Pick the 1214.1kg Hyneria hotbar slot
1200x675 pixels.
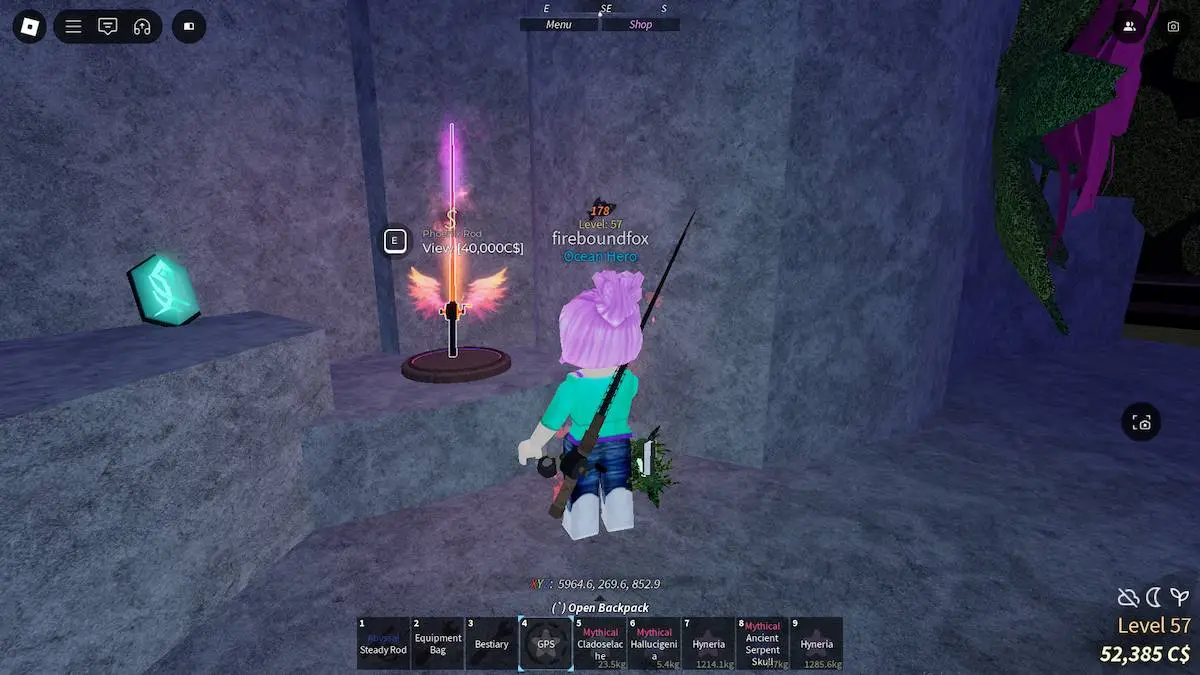[708, 643]
